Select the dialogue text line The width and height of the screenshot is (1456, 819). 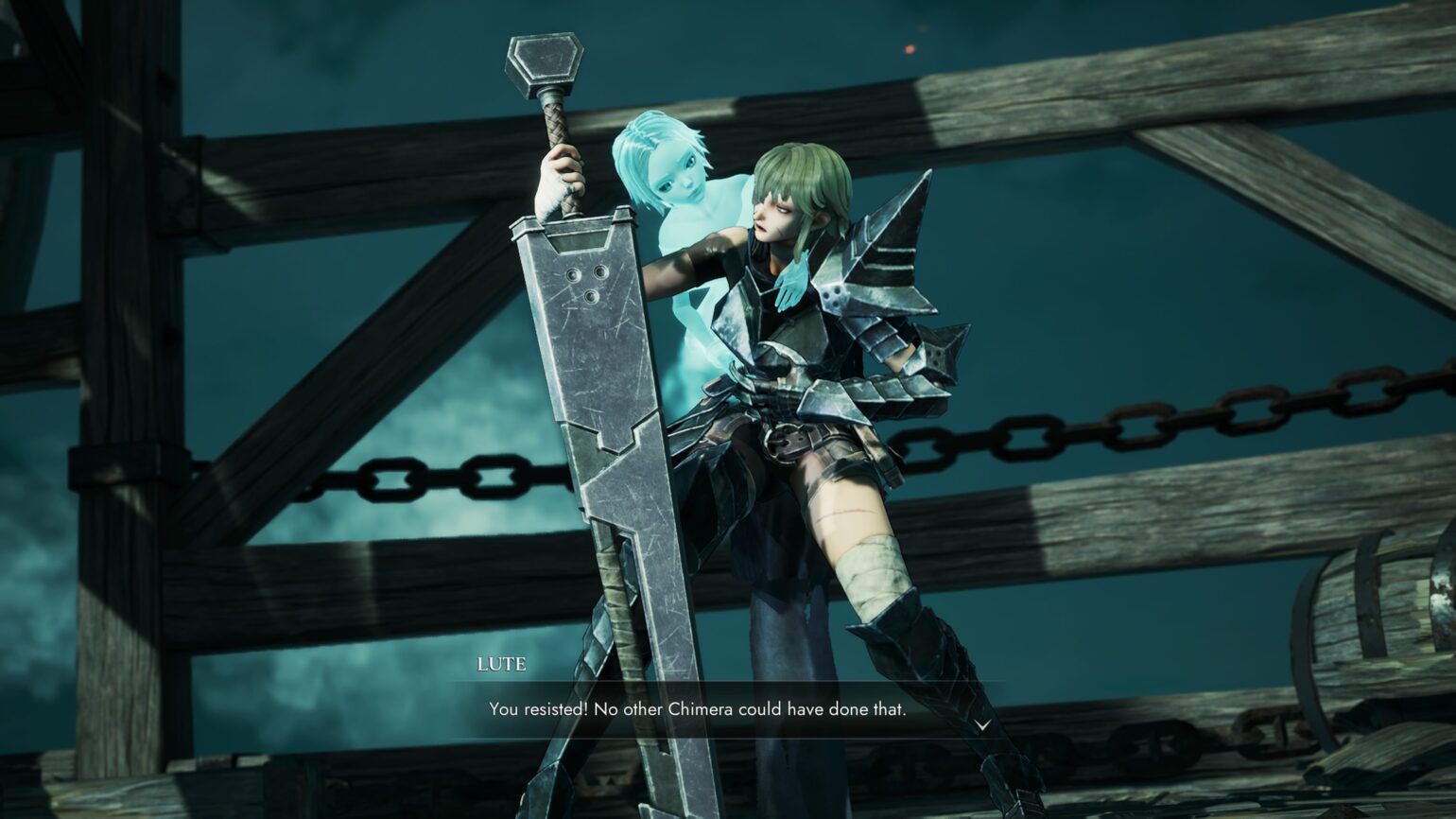[x=698, y=706]
